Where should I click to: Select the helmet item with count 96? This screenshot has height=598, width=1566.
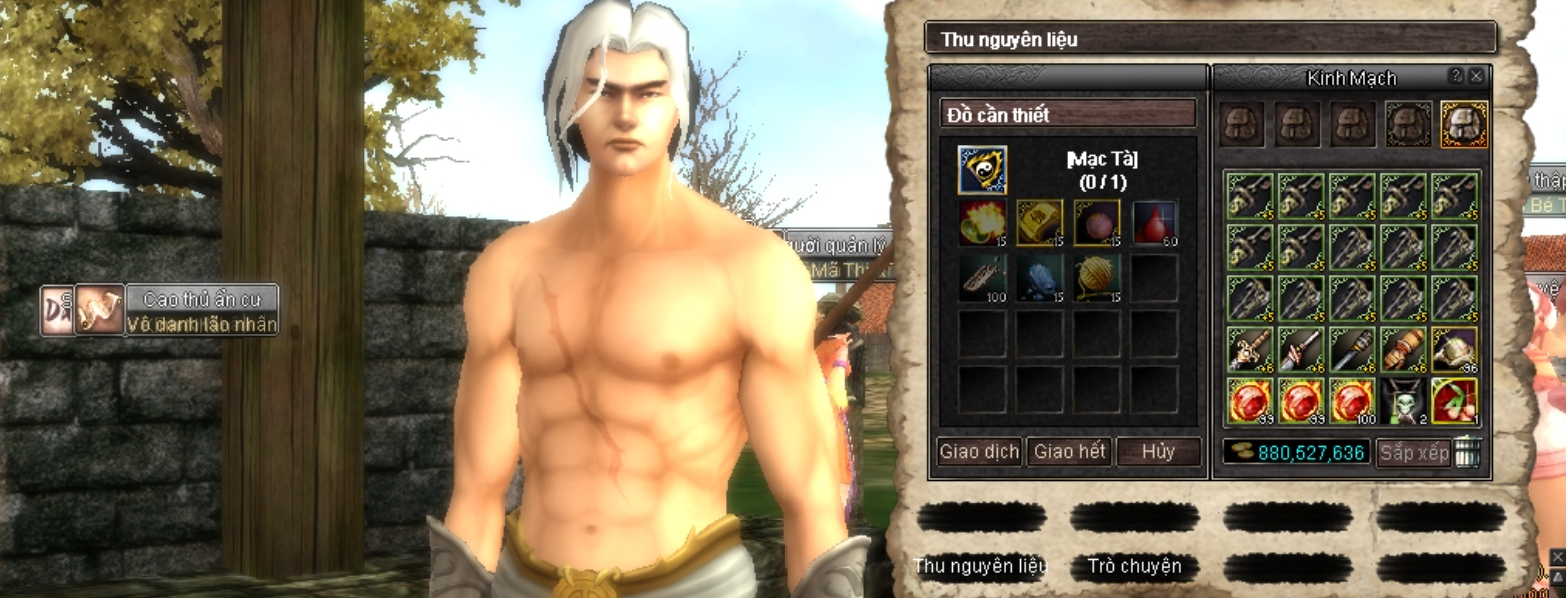[x=1455, y=349]
